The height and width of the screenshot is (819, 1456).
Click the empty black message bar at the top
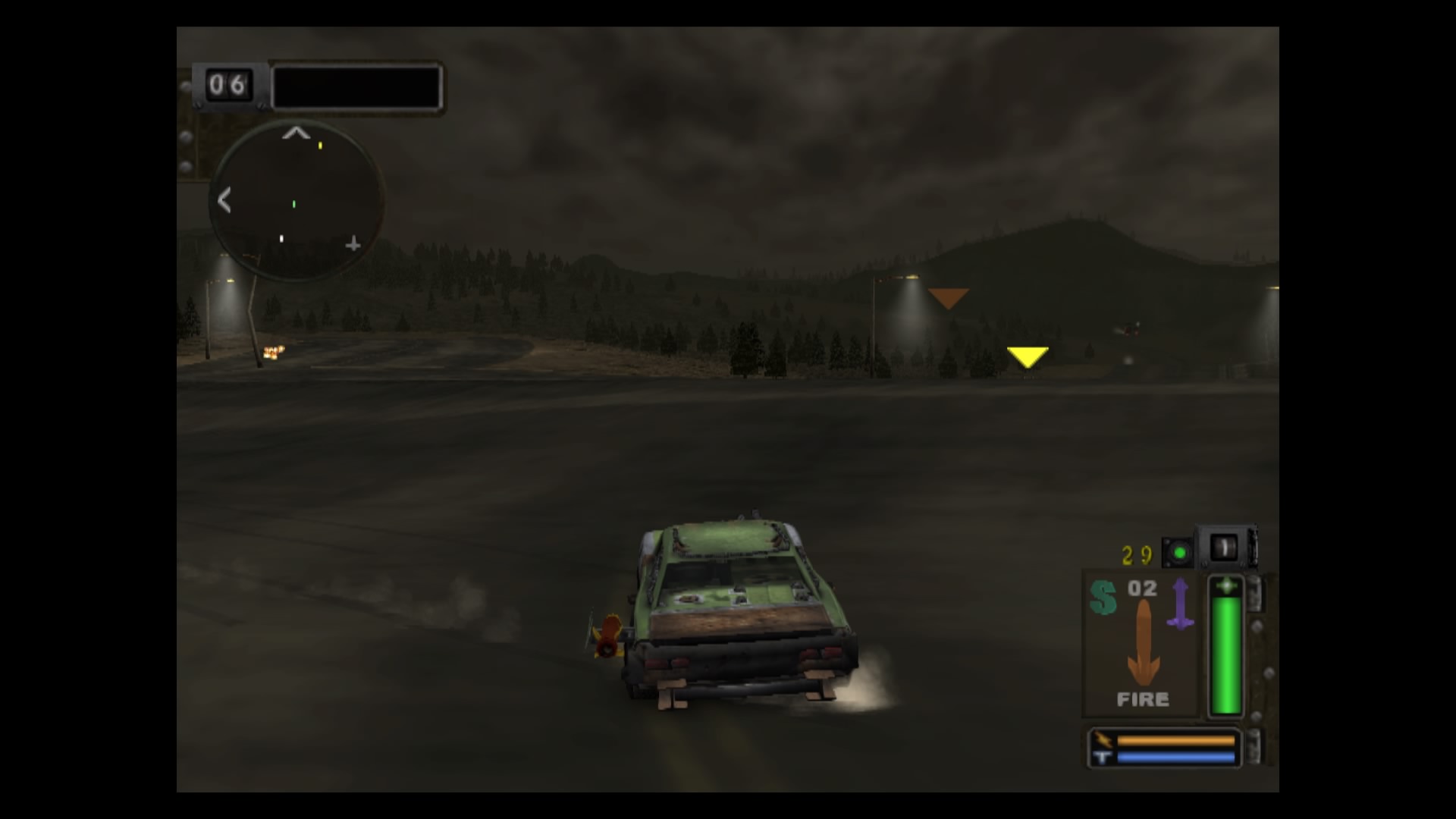(x=356, y=86)
